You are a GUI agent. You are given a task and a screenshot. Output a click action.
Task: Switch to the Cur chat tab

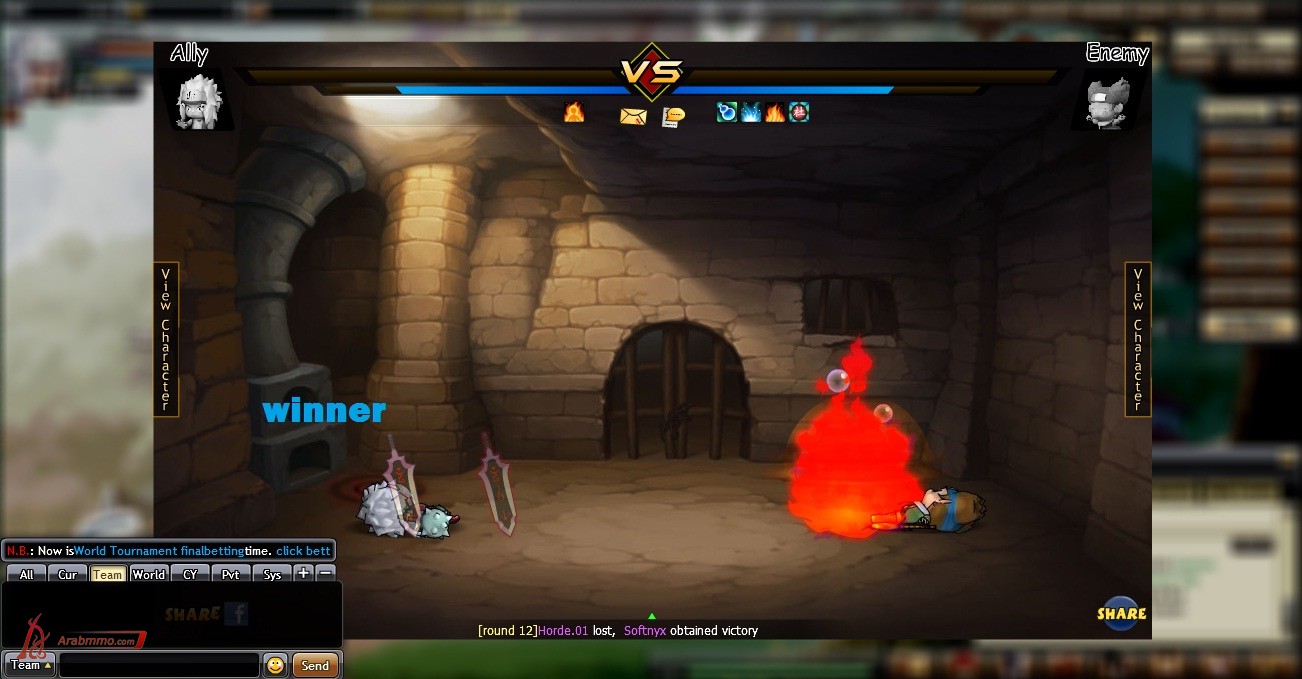(67, 575)
